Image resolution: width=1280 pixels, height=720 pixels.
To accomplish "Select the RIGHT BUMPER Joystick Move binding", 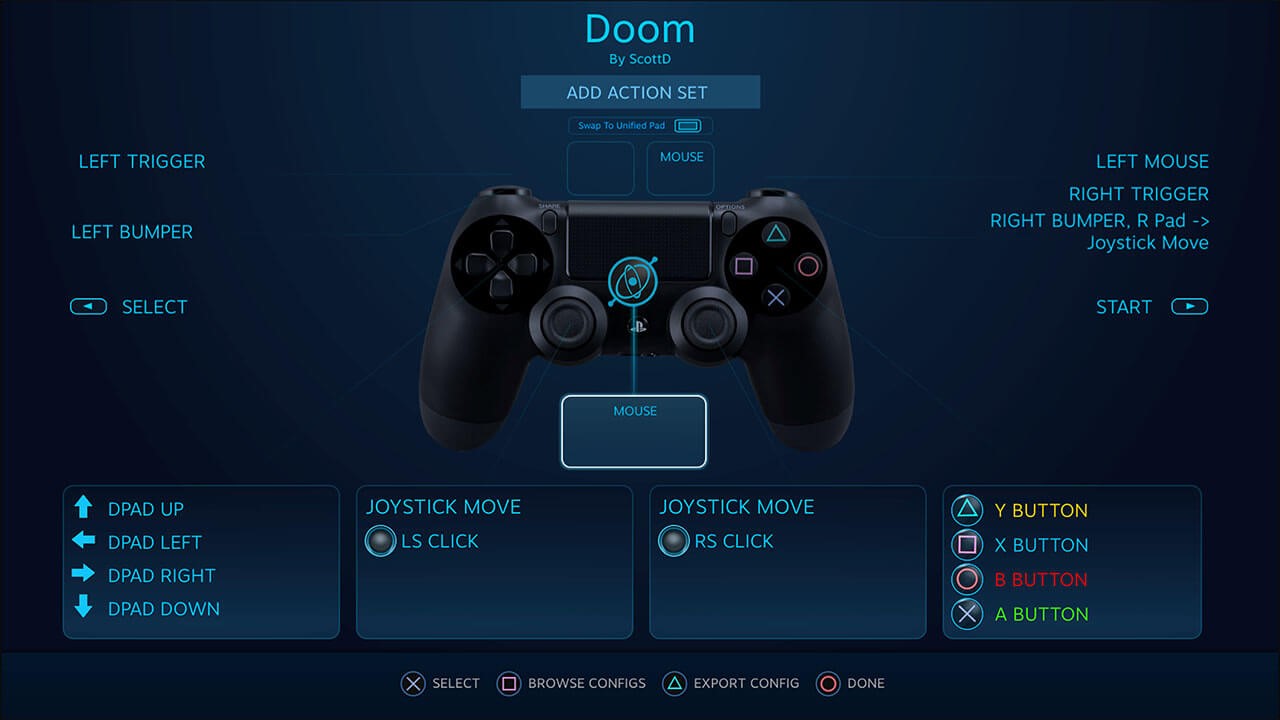I will pyautogui.click(x=1099, y=231).
